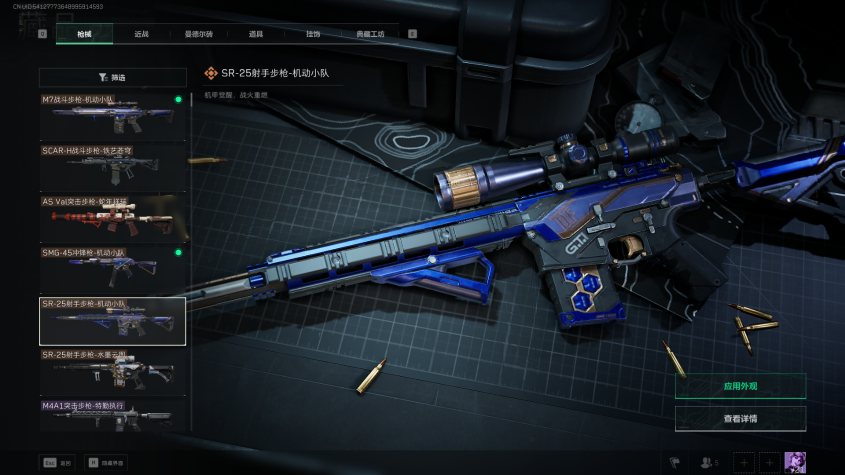This screenshot has width=845, height=475.
Task: Apply the skin with 应用外观
Action: 740,386
